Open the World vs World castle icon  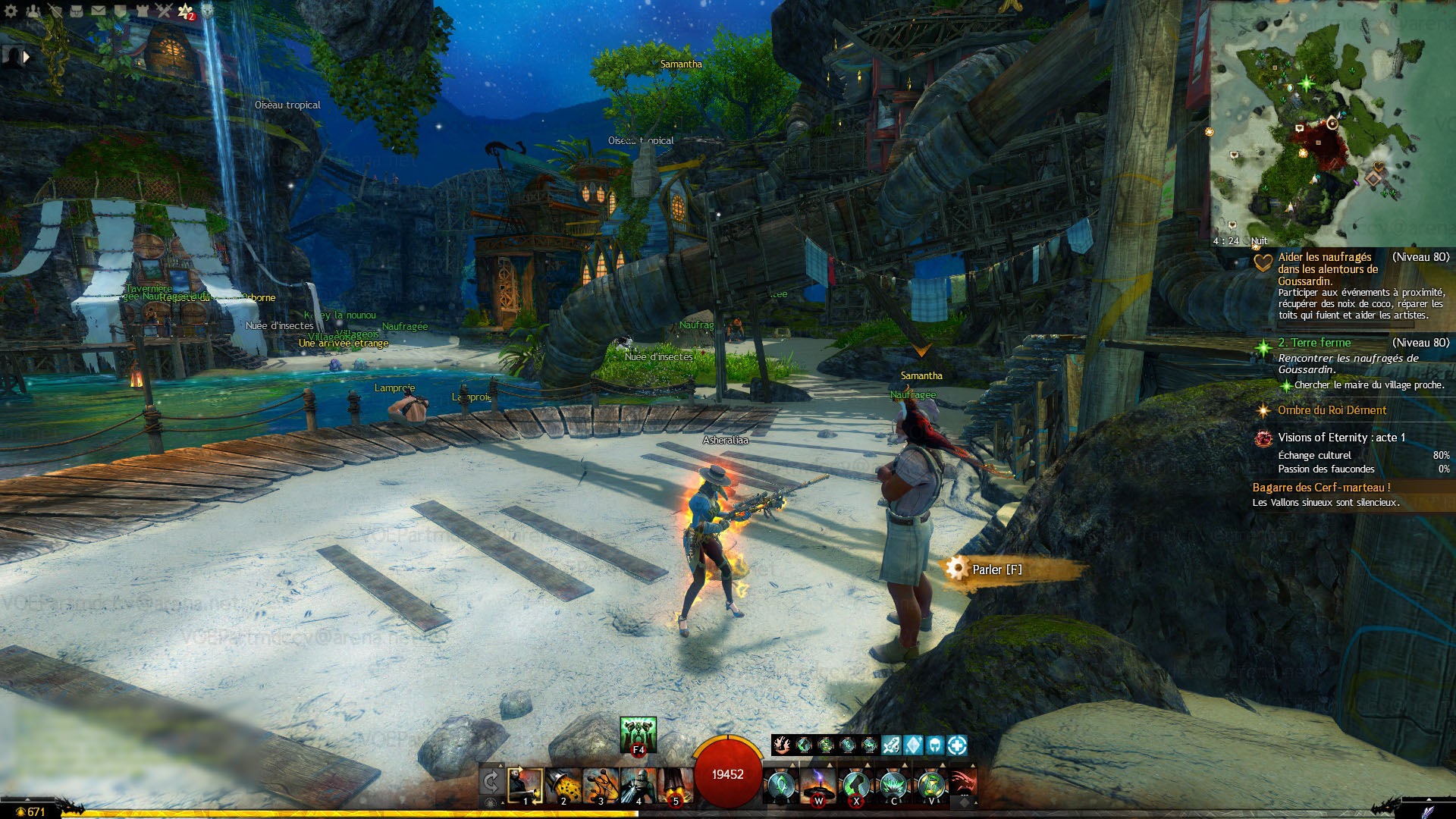pyautogui.click(x=142, y=11)
